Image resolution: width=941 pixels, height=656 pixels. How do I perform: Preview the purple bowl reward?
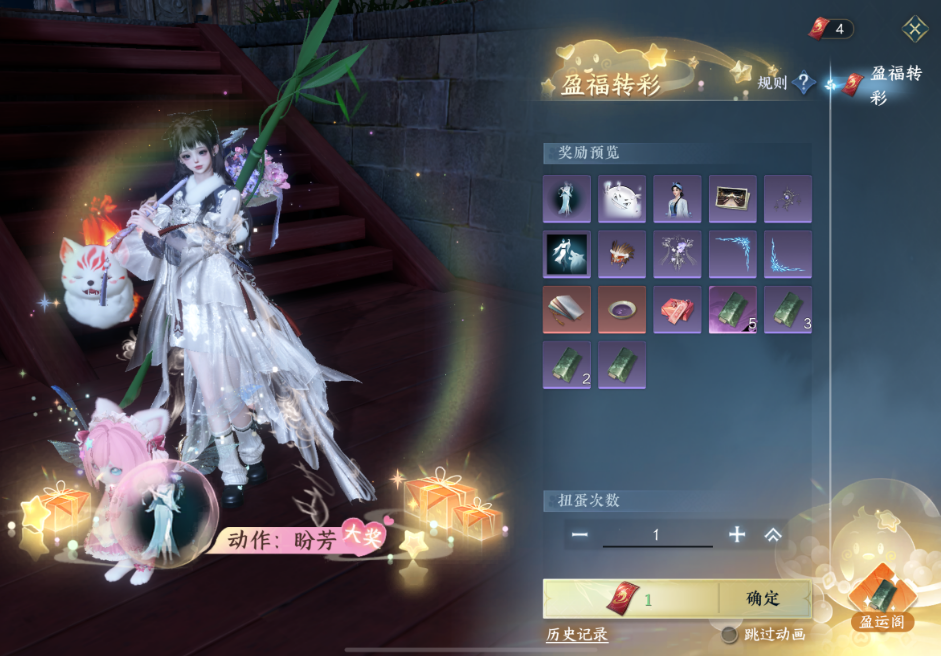[x=622, y=309]
